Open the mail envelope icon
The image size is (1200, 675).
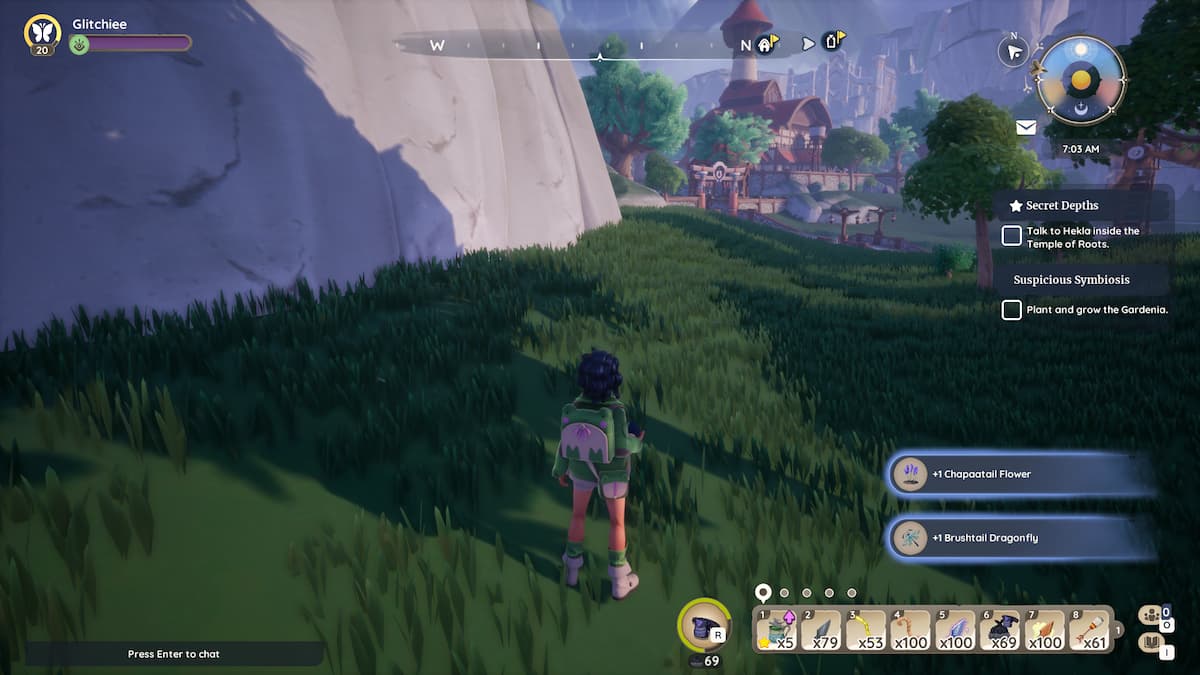[1026, 127]
